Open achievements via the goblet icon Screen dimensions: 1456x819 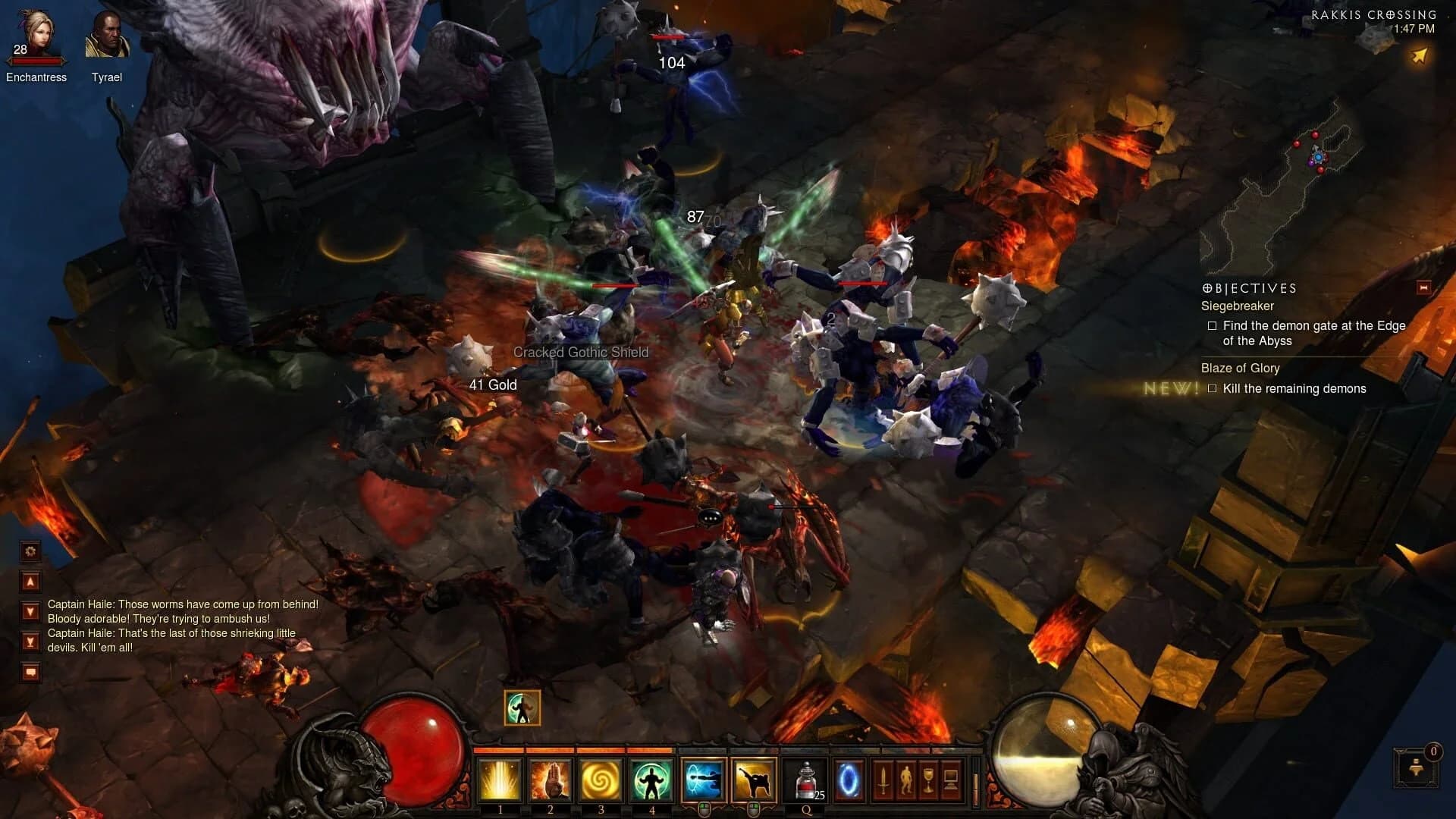pos(928,778)
